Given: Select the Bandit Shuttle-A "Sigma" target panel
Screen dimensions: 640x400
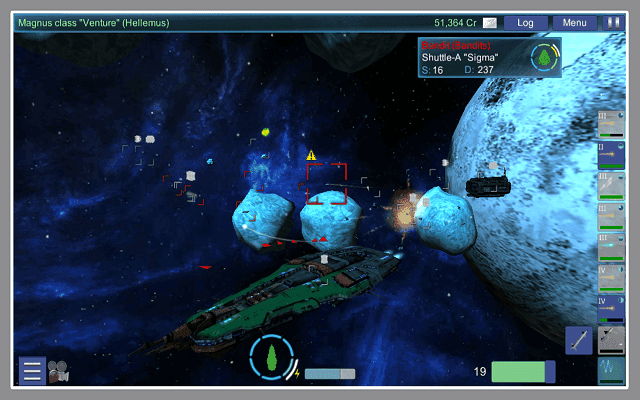Looking at the screenshot, I should pyautogui.click(x=489, y=57).
